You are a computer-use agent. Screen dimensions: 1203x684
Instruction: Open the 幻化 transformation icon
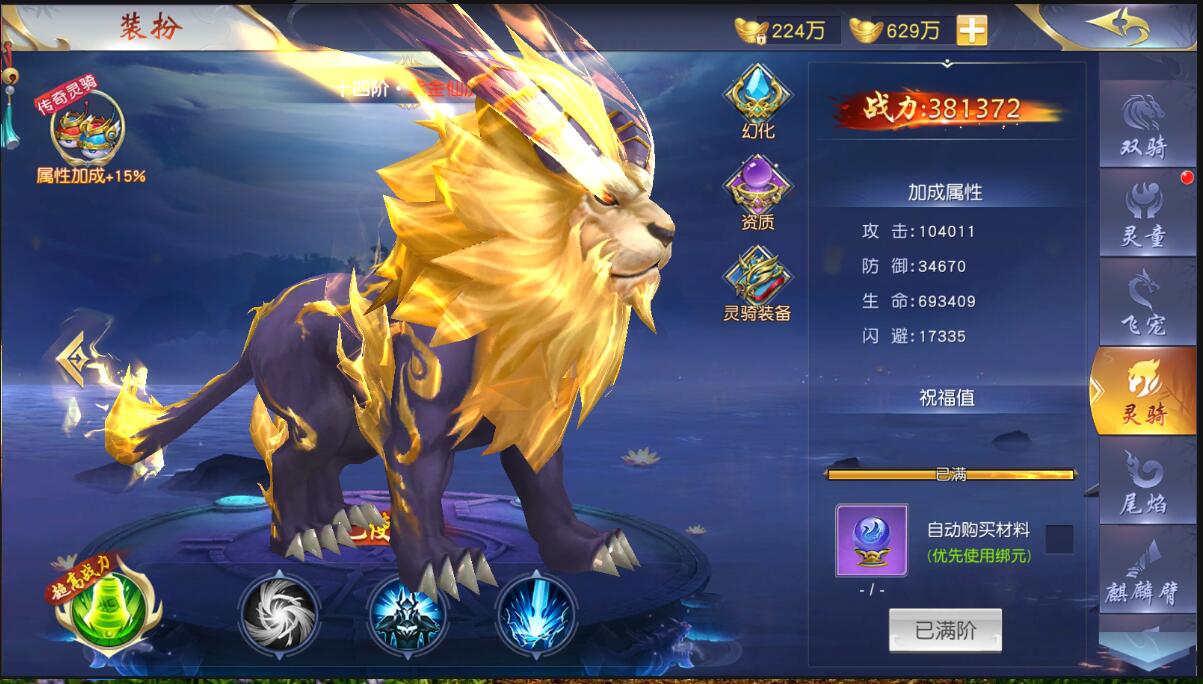click(x=757, y=101)
